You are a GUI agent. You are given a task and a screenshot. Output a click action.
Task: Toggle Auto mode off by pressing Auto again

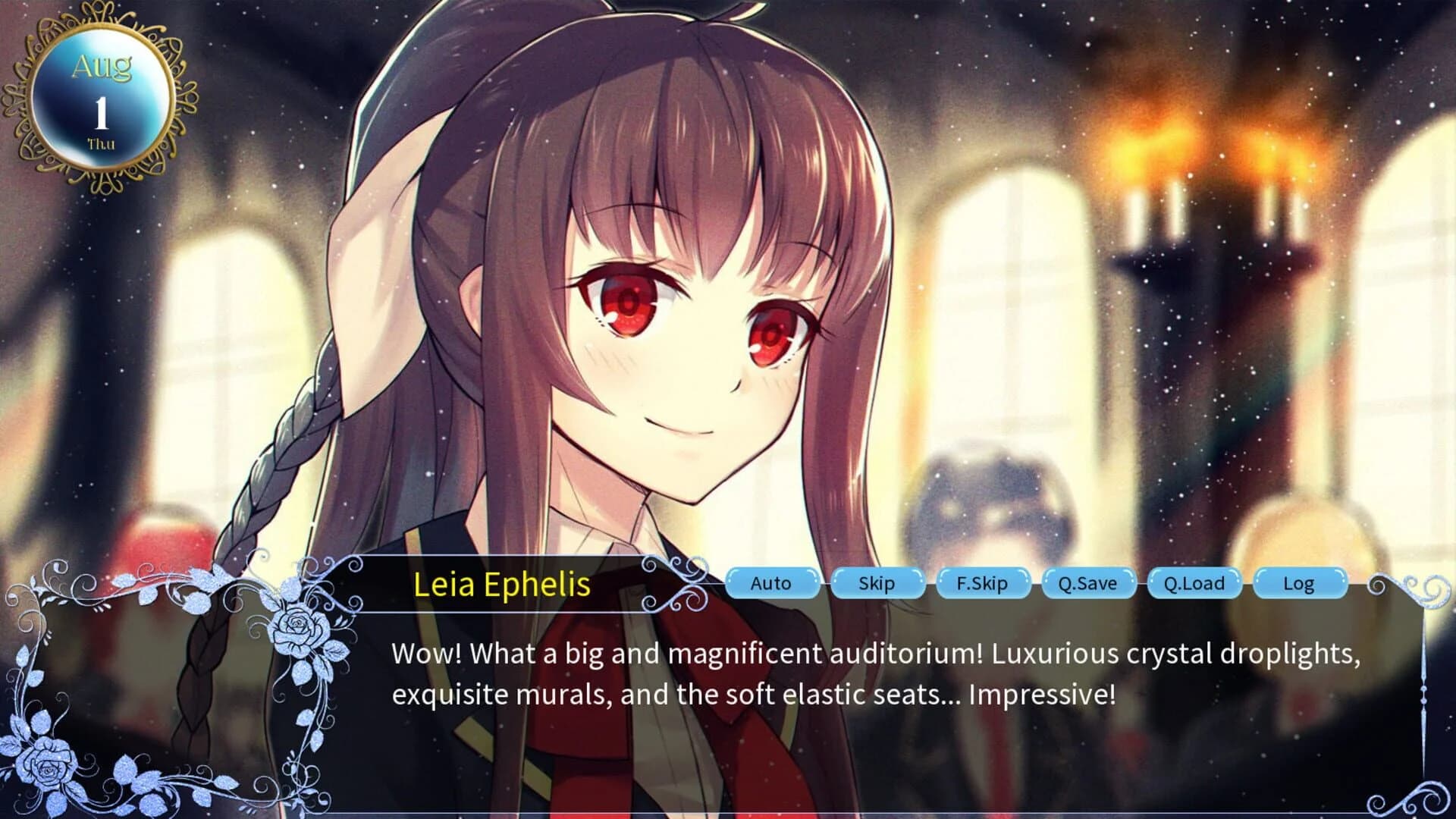point(772,584)
